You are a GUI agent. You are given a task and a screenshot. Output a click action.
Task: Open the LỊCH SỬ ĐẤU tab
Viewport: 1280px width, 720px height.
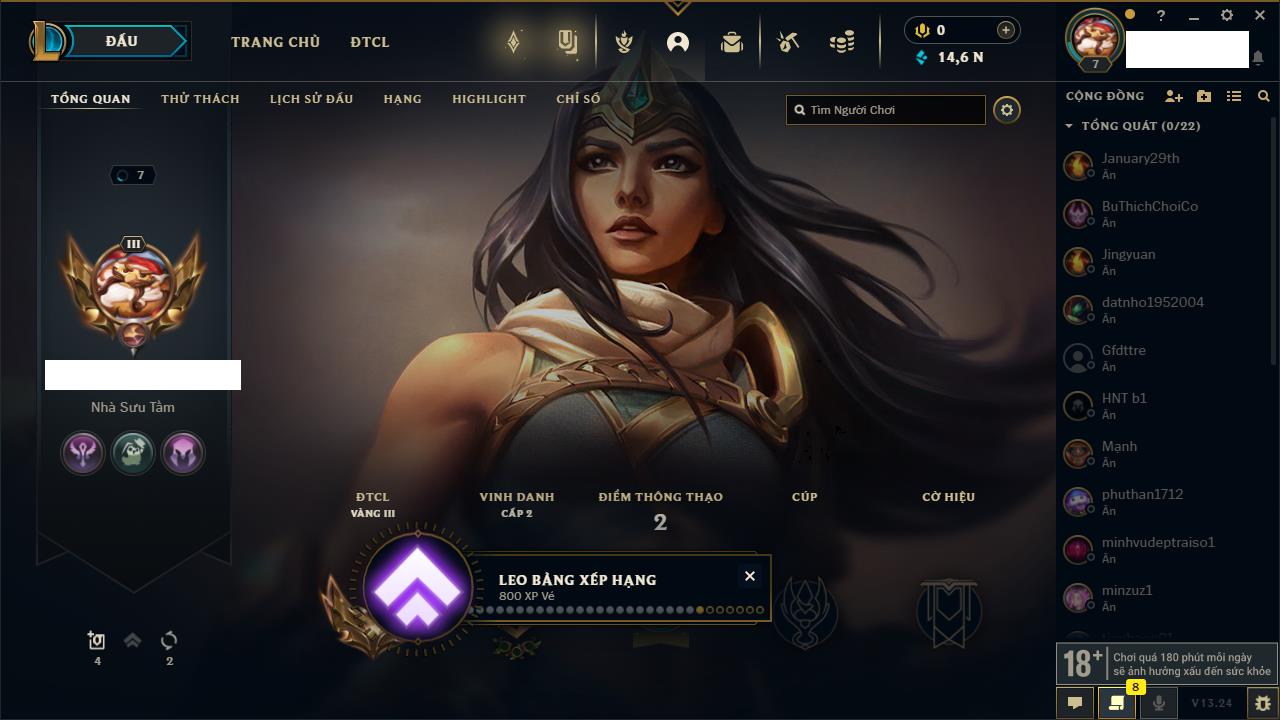point(311,99)
